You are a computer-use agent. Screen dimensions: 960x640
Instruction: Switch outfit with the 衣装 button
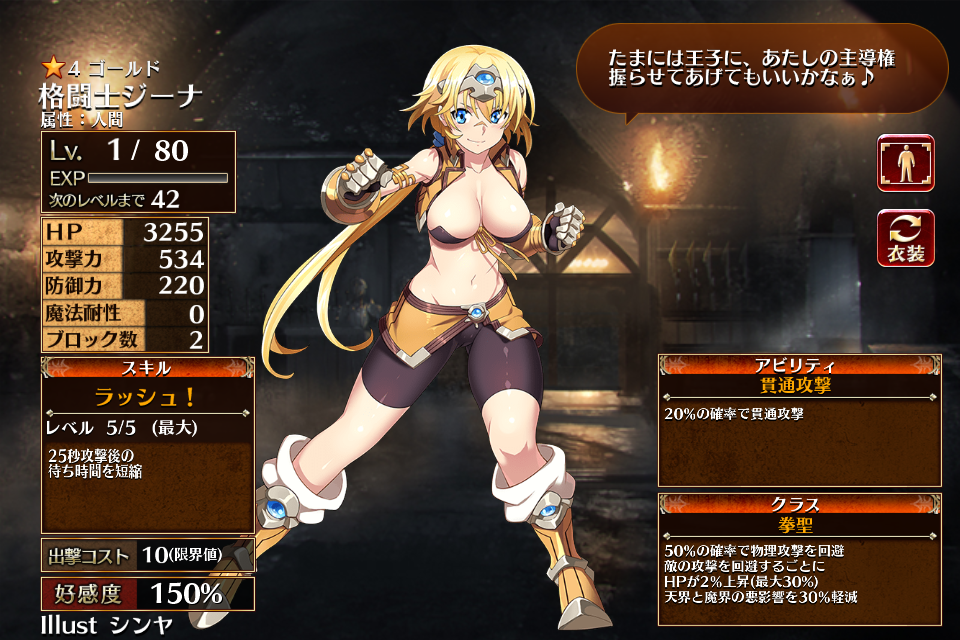906,238
